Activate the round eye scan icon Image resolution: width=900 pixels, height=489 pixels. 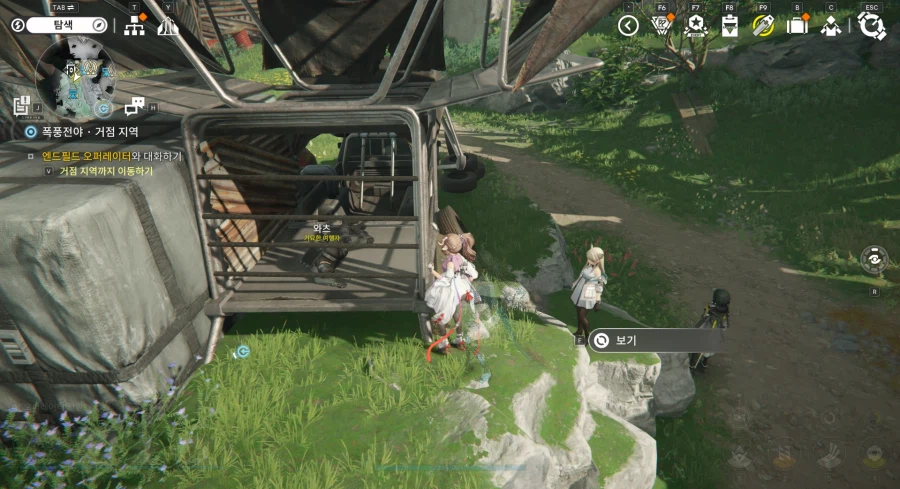874,259
